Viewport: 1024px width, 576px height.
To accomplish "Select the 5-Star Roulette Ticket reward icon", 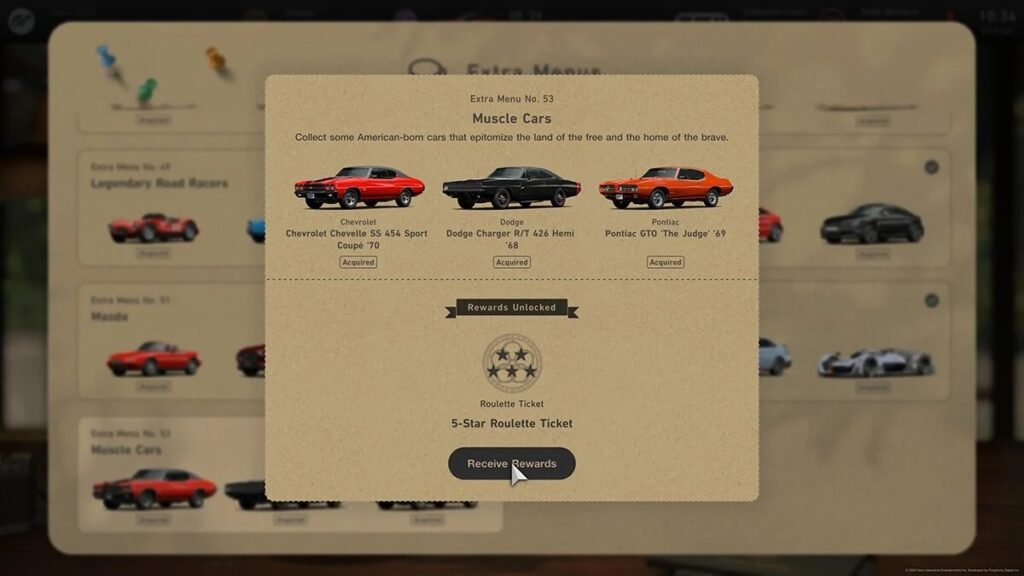I will coord(511,362).
